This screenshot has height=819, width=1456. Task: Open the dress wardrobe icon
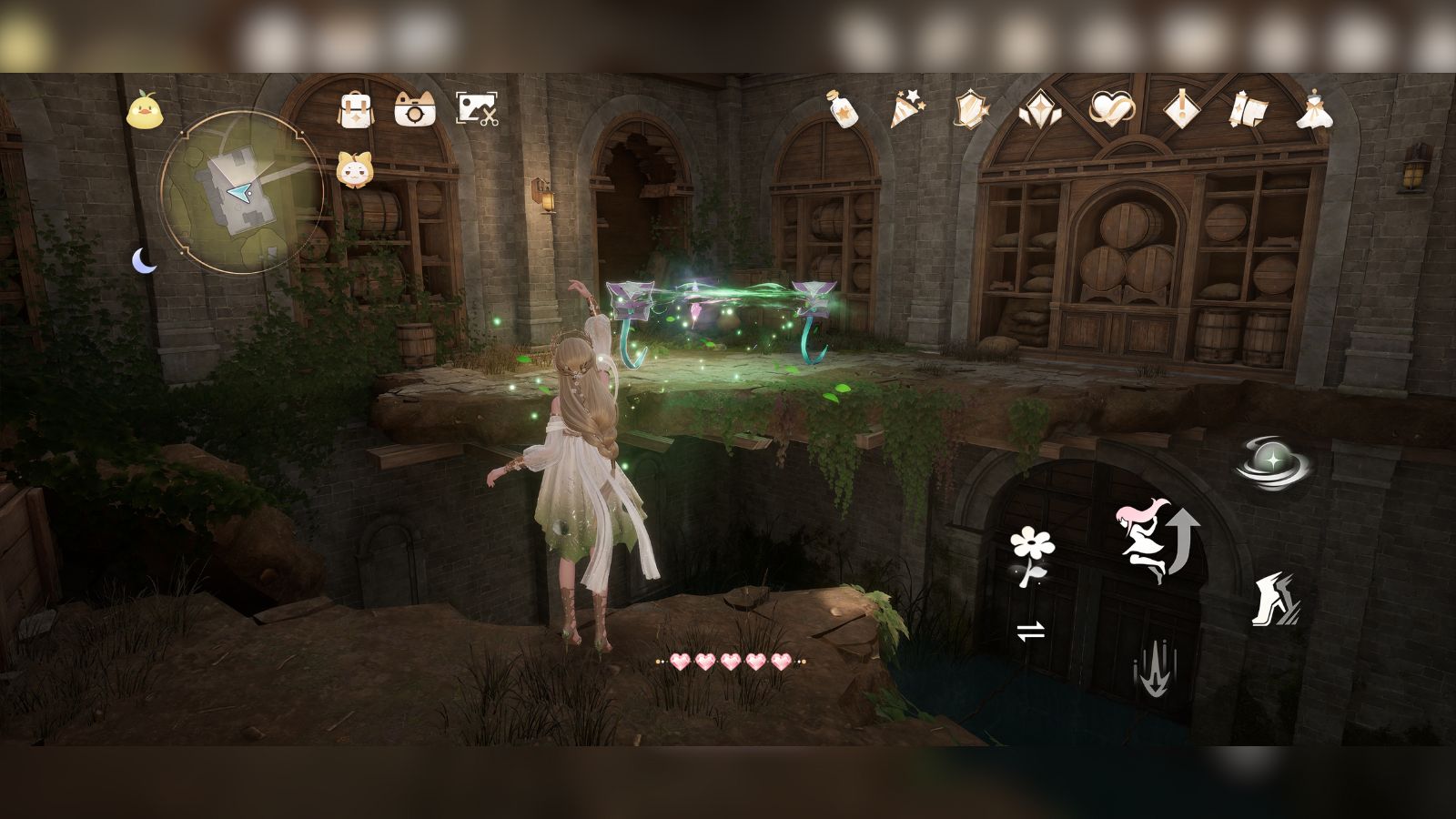coord(1313,109)
